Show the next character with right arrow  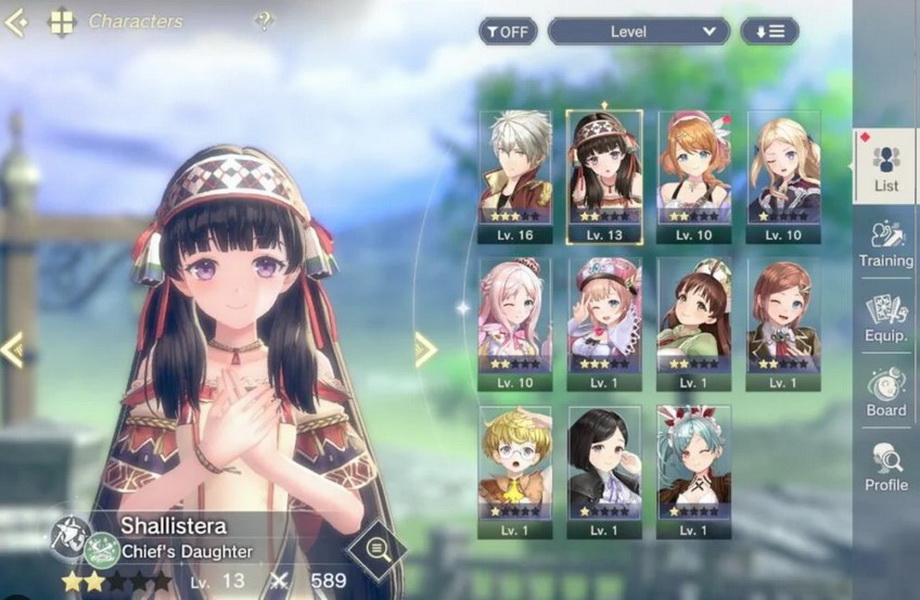tap(425, 350)
